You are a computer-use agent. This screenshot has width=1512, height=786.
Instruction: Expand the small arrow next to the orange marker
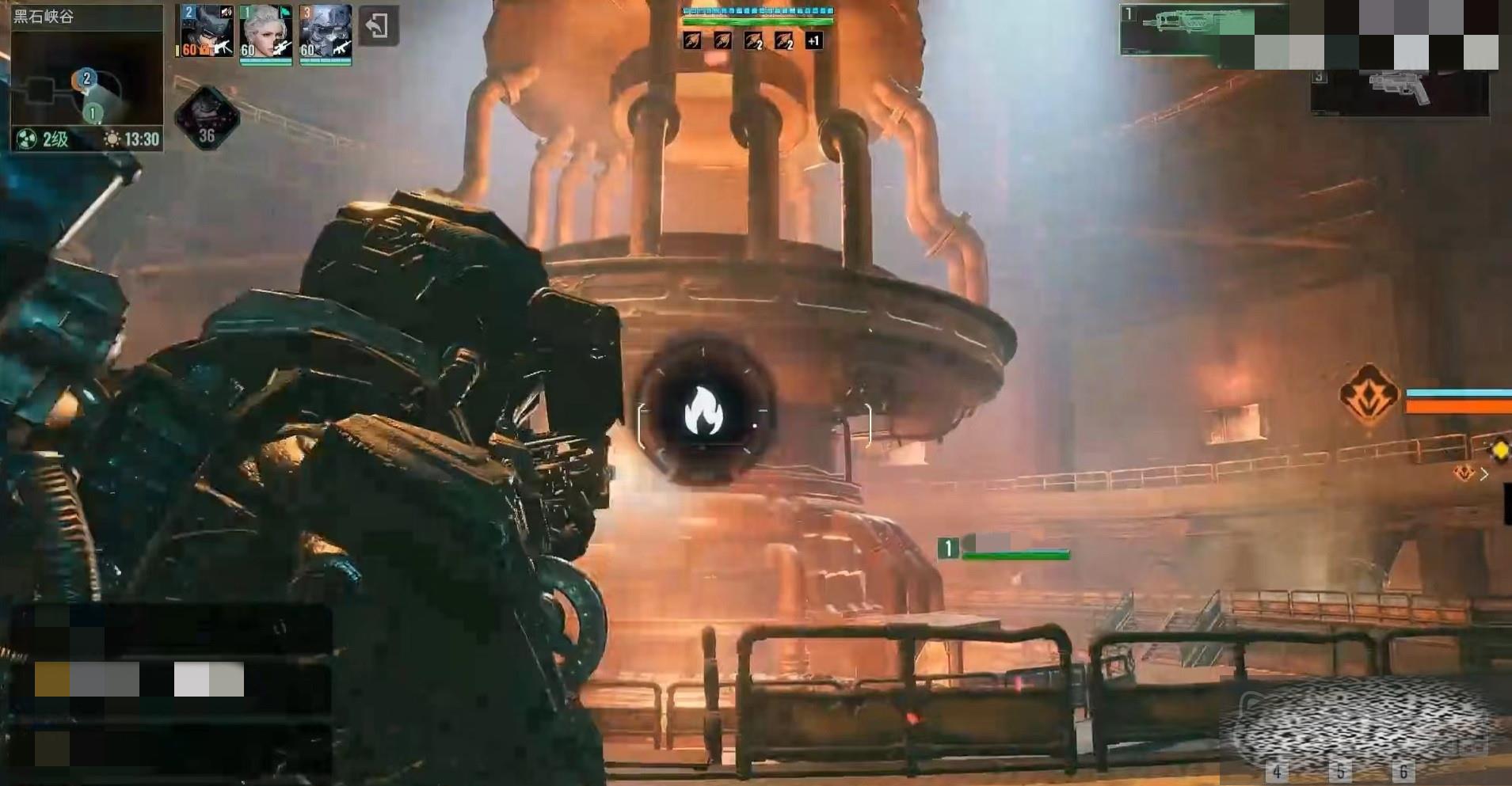coord(1483,474)
